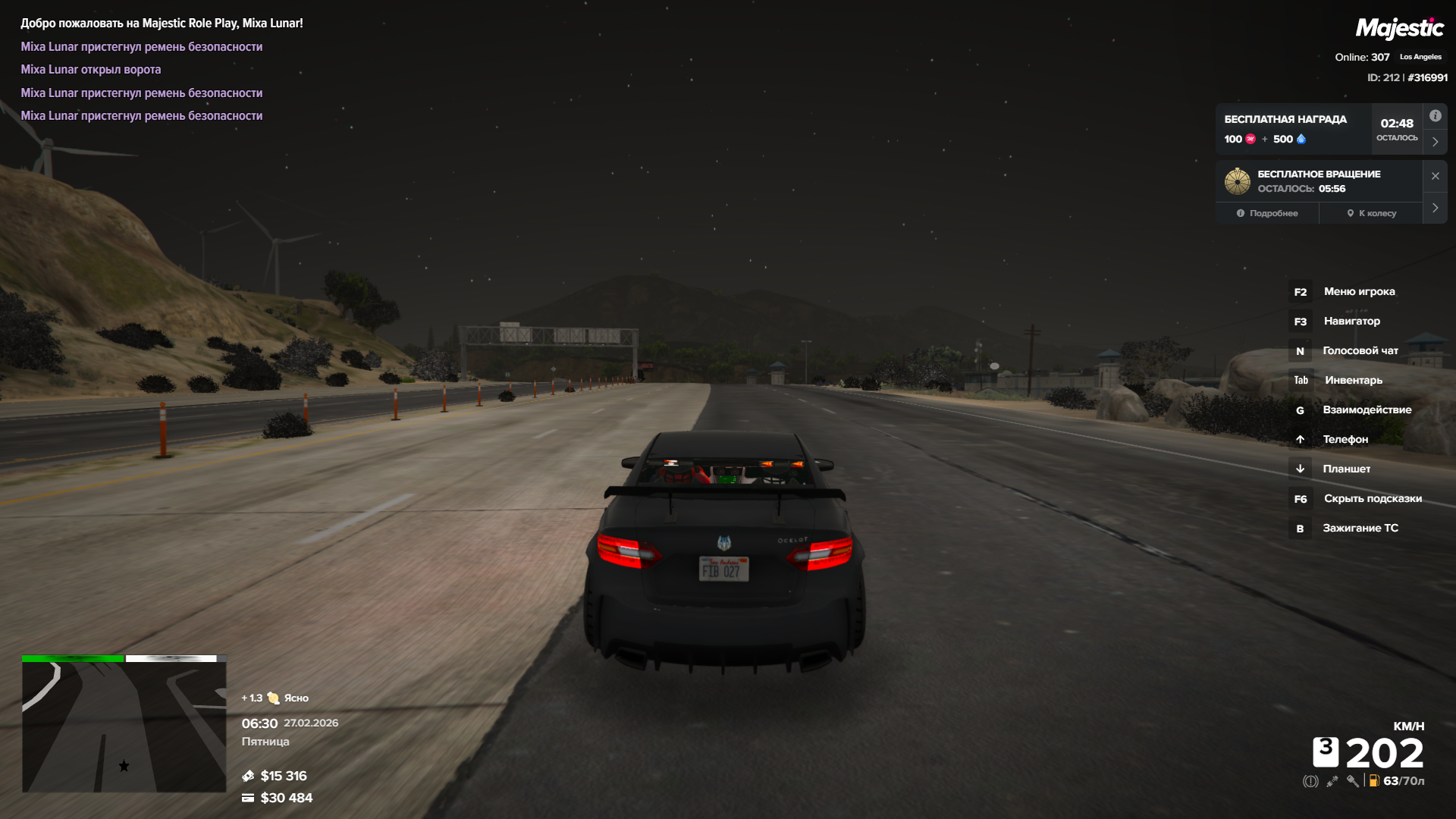Image resolution: width=1456 pixels, height=819 pixels.
Task: Close the Бесплатное вращение notification
Action: [1435, 176]
